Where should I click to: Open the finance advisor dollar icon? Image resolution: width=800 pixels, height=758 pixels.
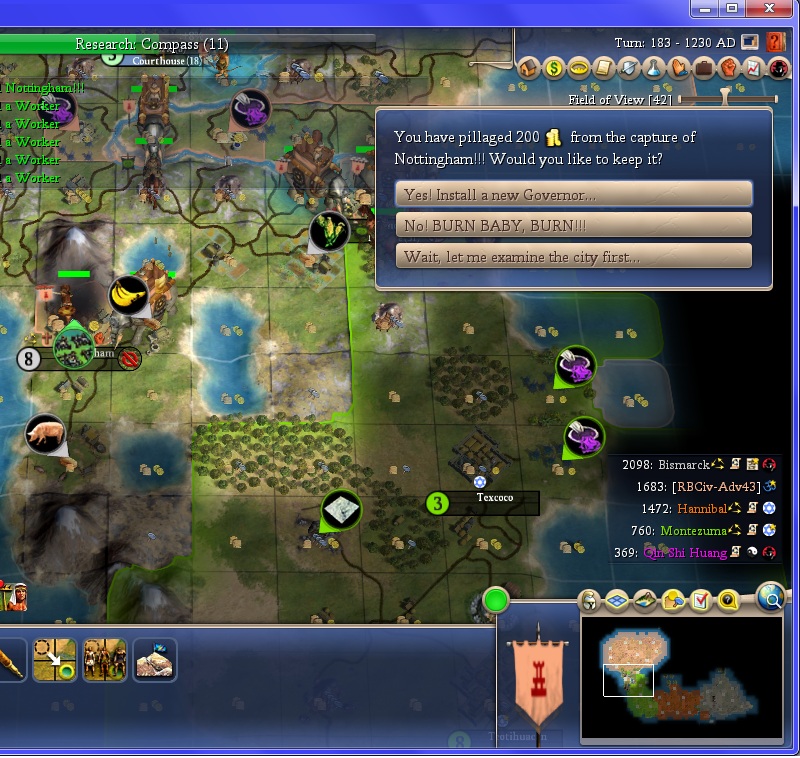pos(554,69)
